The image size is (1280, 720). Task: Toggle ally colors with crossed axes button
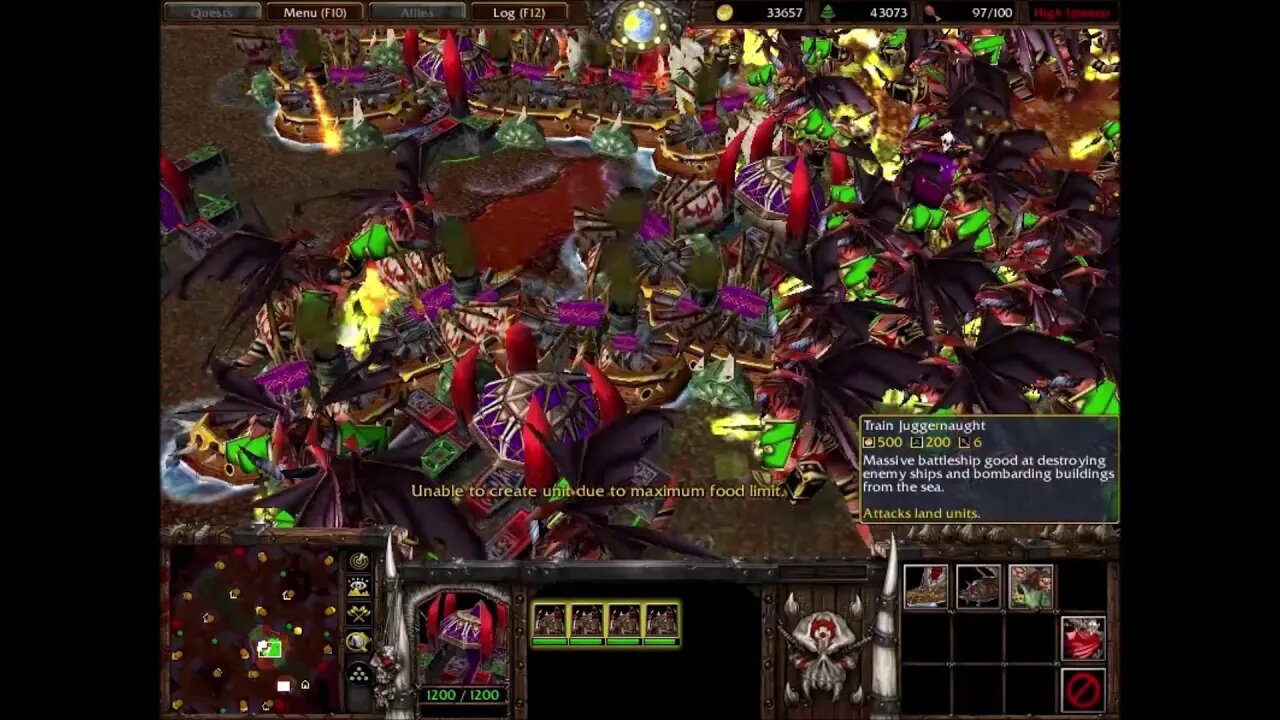pyautogui.click(x=359, y=613)
